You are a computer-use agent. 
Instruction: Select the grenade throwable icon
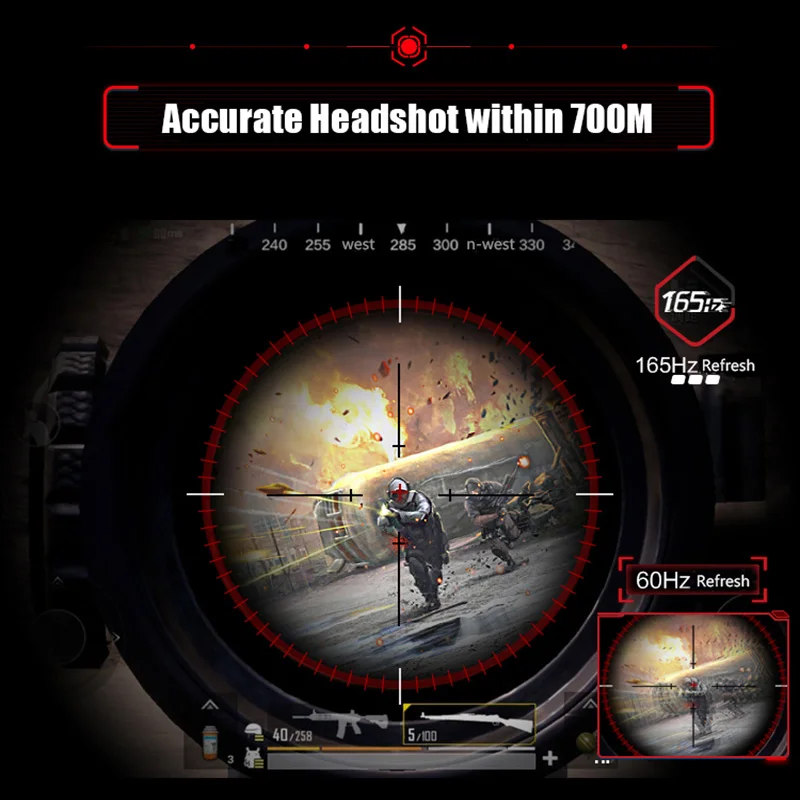pyautogui.click(x=586, y=742)
